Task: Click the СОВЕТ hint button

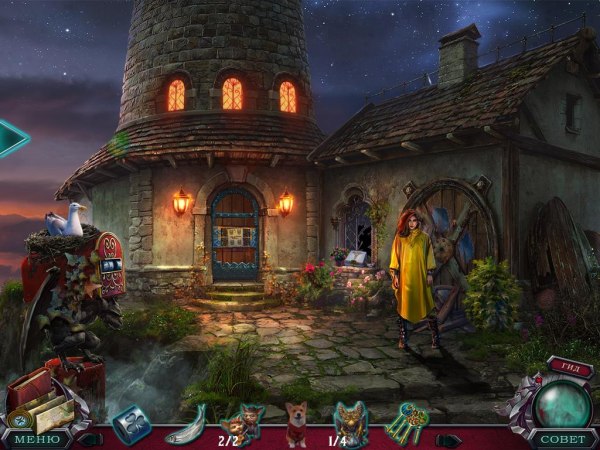Action: (562, 439)
